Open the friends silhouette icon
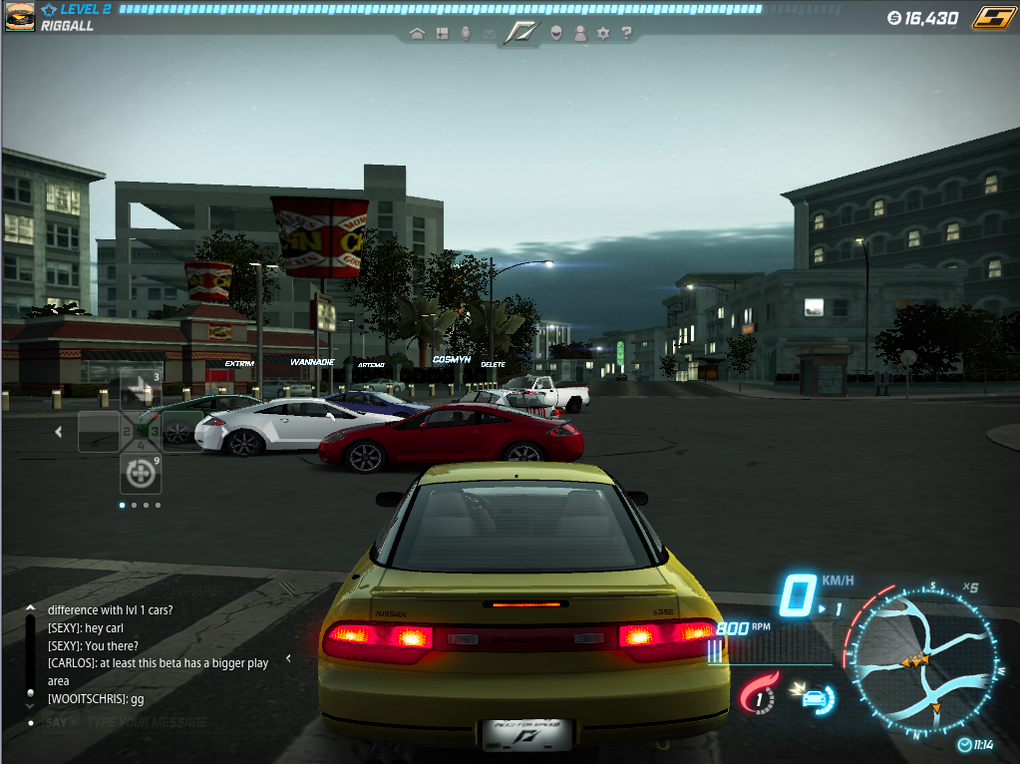Image resolution: width=1020 pixels, height=764 pixels. click(x=580, y=33)
